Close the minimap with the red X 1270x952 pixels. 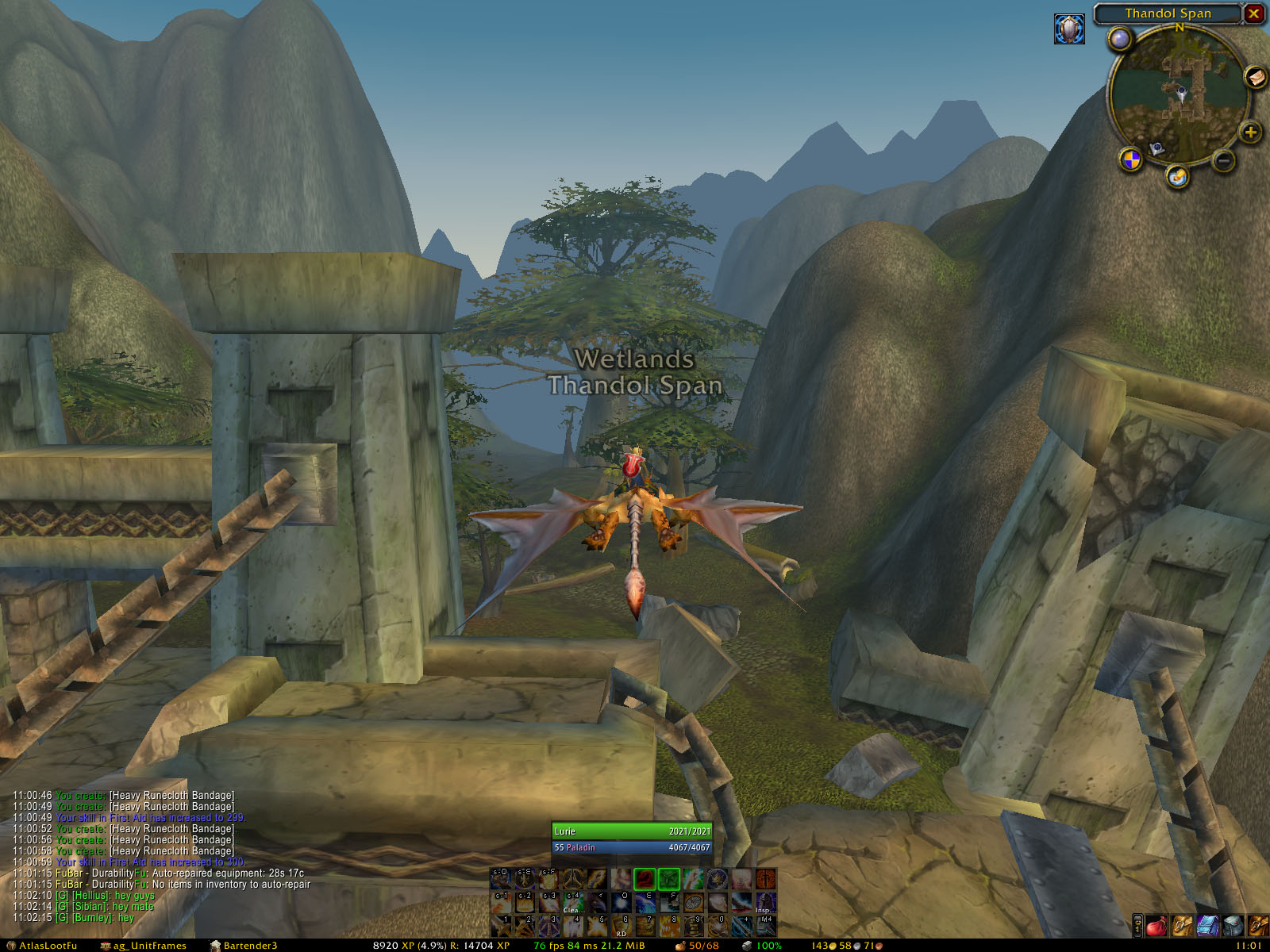coord(1253,13)
